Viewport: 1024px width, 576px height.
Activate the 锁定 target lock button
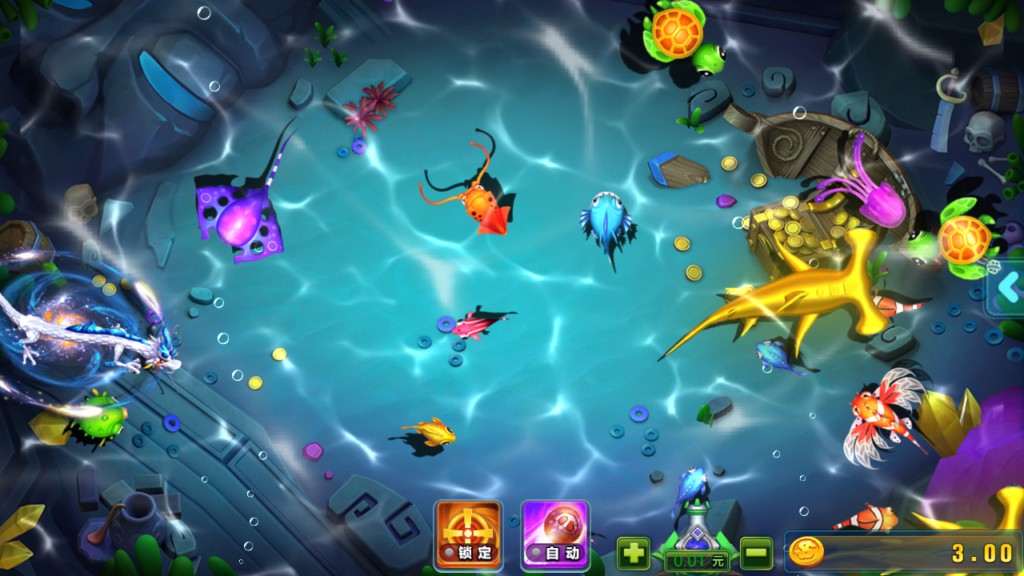coord(468,534)
